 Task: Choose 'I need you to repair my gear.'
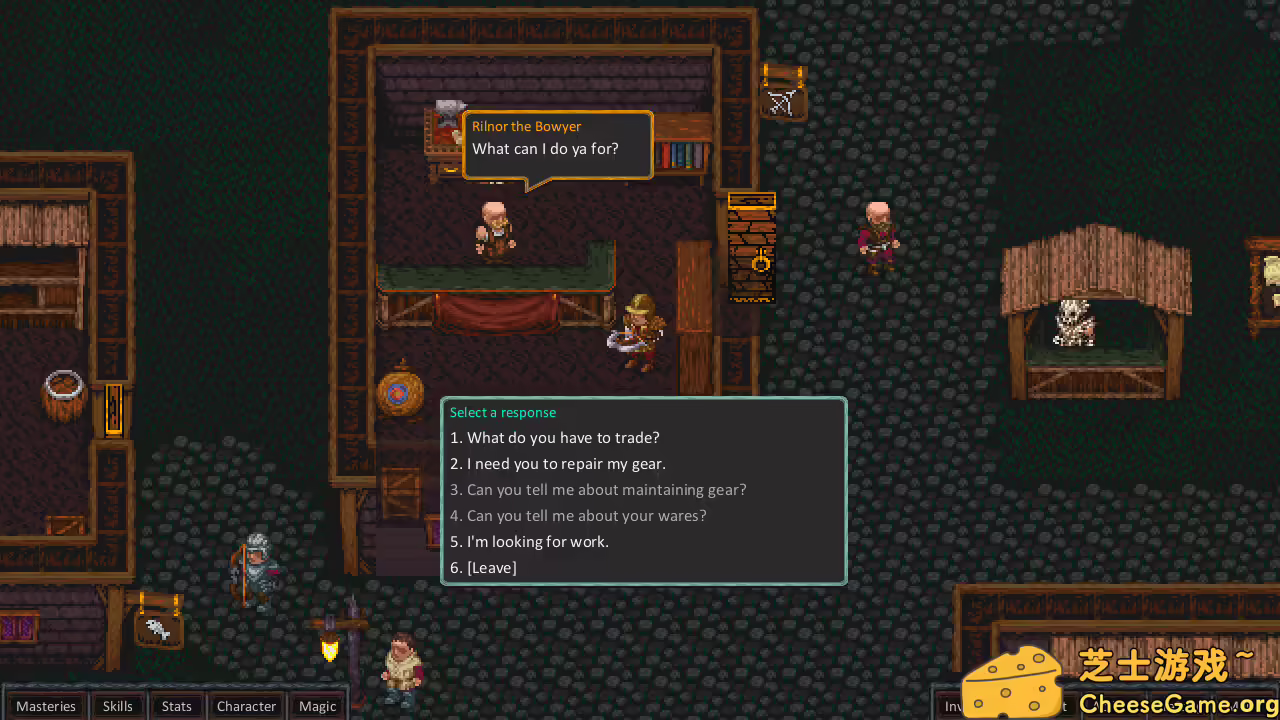(x=558, y=463)
